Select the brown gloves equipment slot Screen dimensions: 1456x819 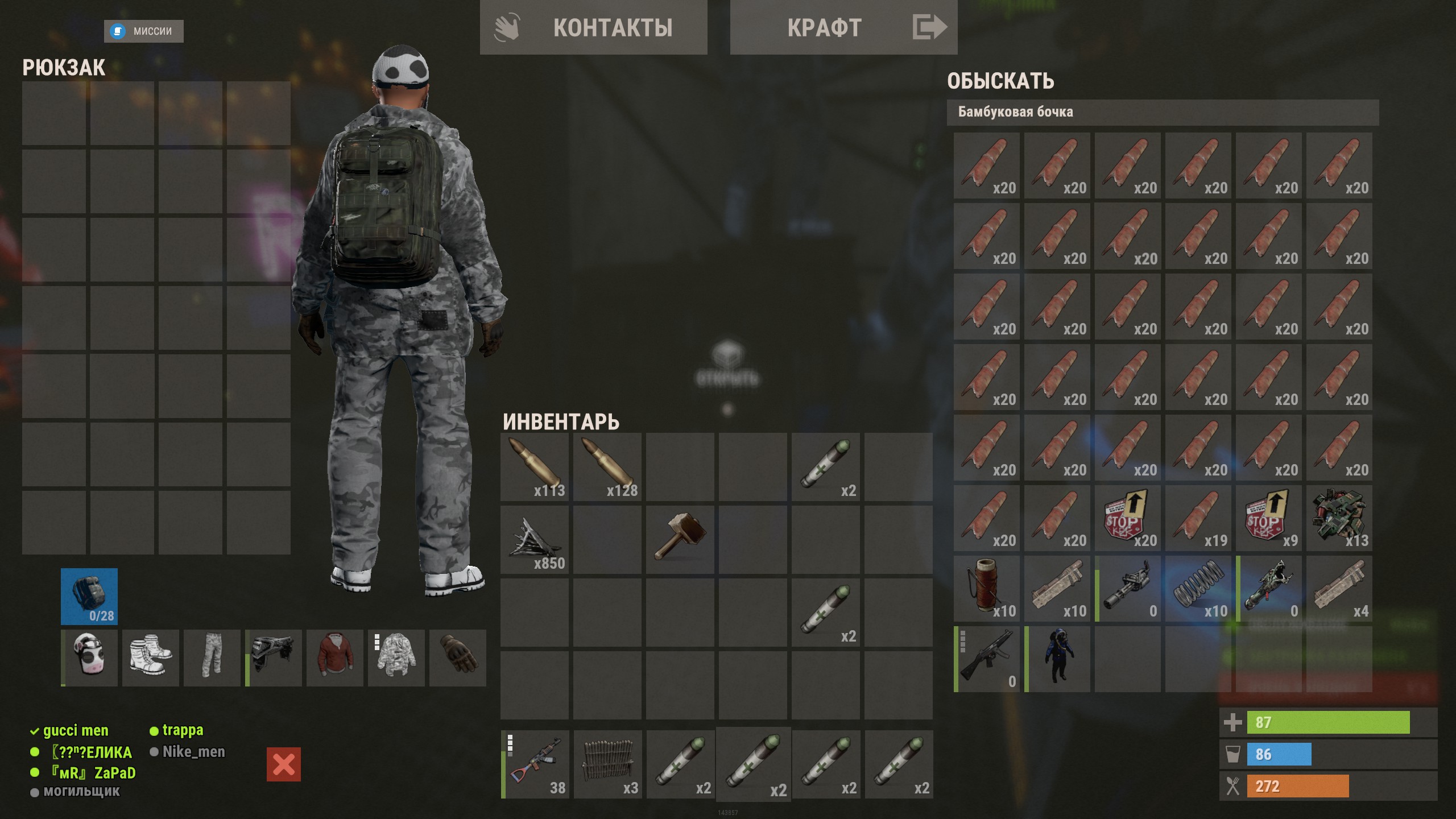[458, 658]
